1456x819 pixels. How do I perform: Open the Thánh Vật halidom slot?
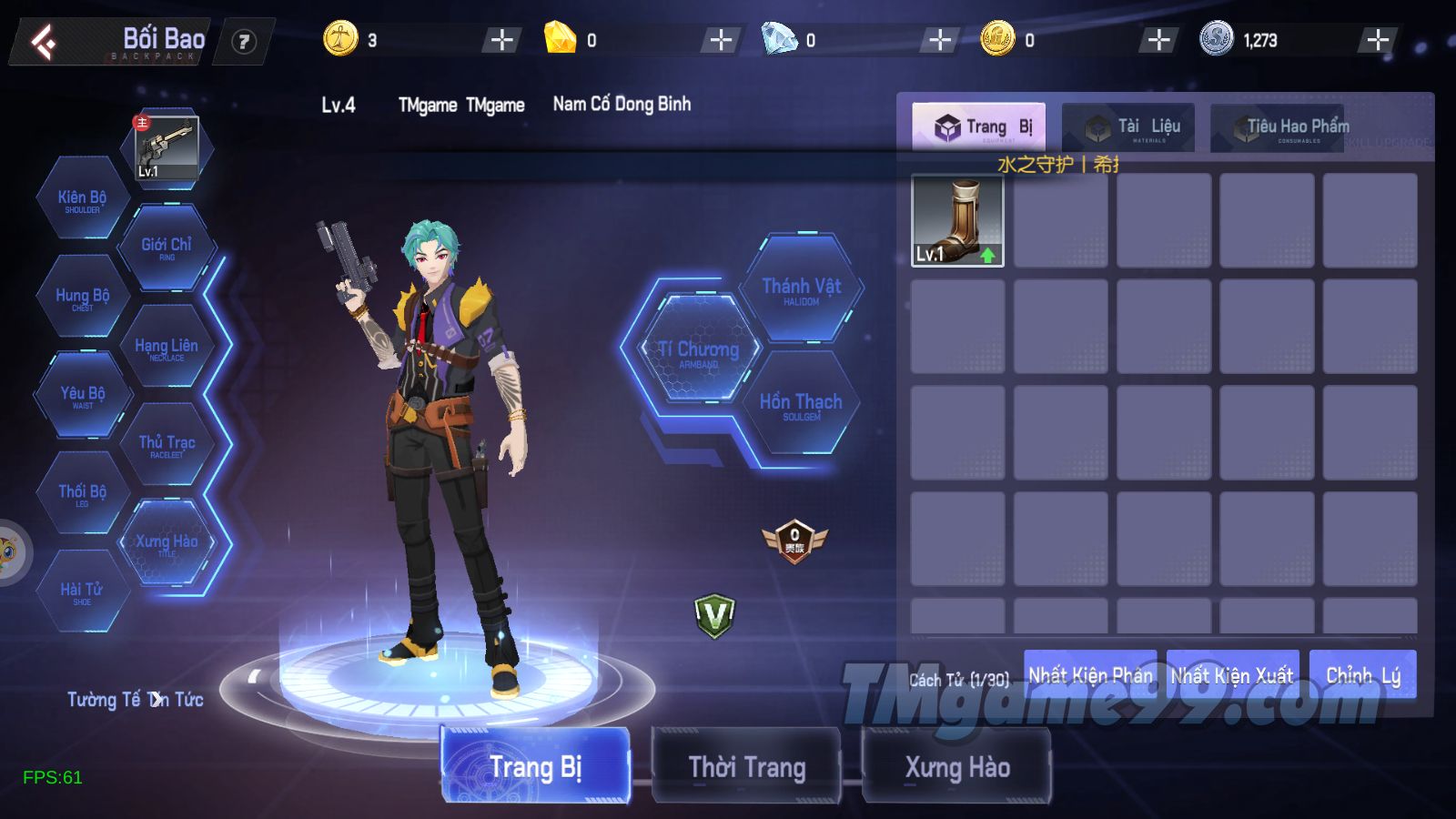[801, 288]
